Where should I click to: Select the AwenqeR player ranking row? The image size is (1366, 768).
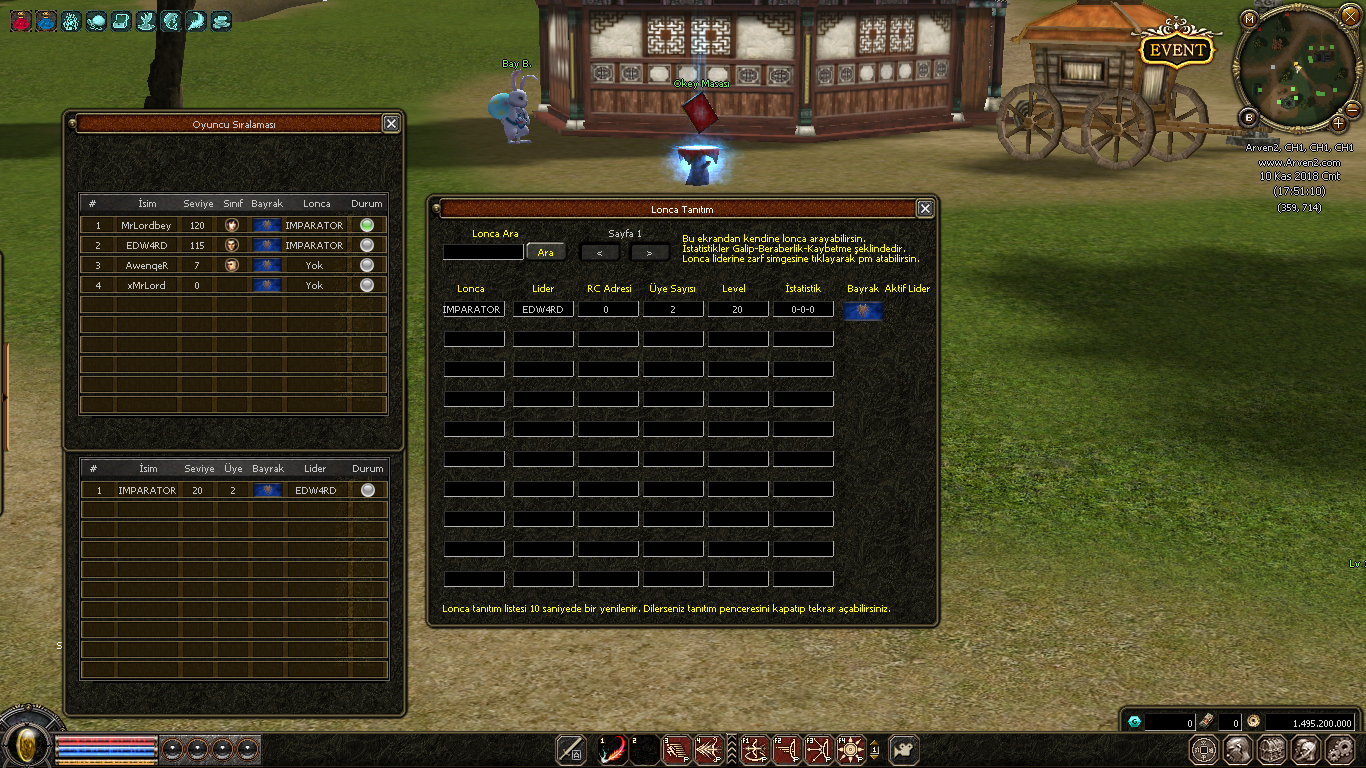(x=232, y=265)
